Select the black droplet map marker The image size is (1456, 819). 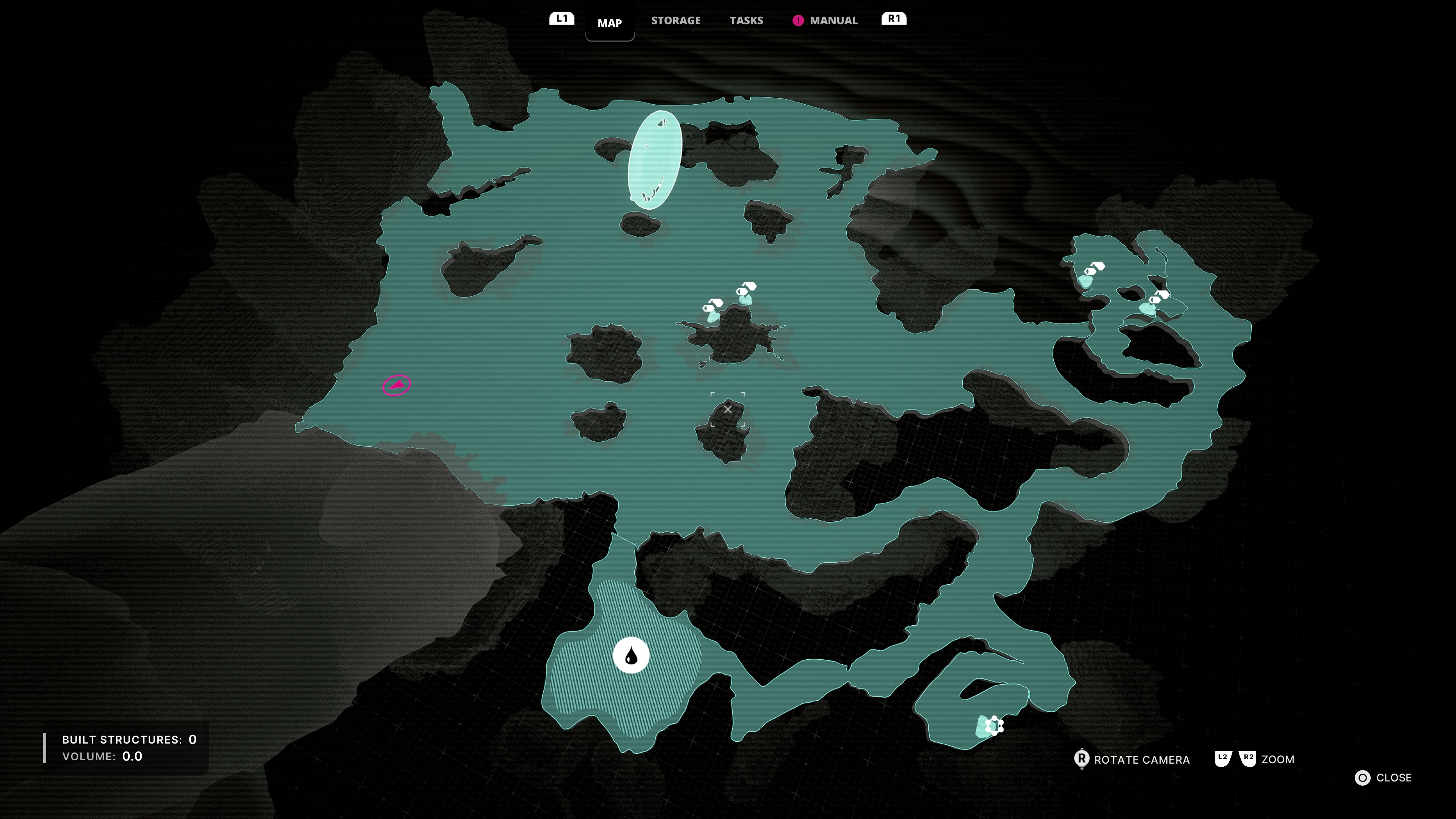pos(631,656)
